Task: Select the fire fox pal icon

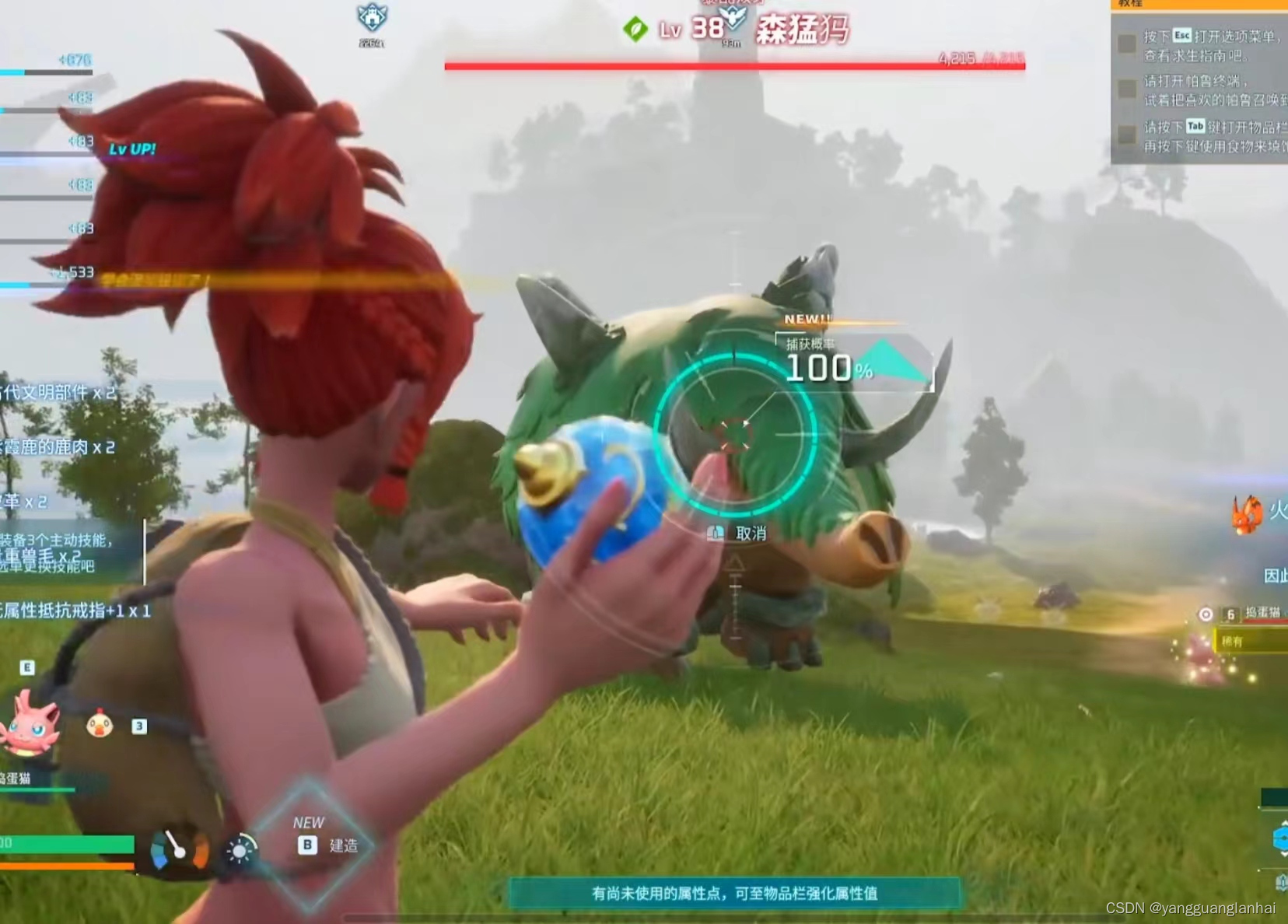Action: (x=1247, y=513)
